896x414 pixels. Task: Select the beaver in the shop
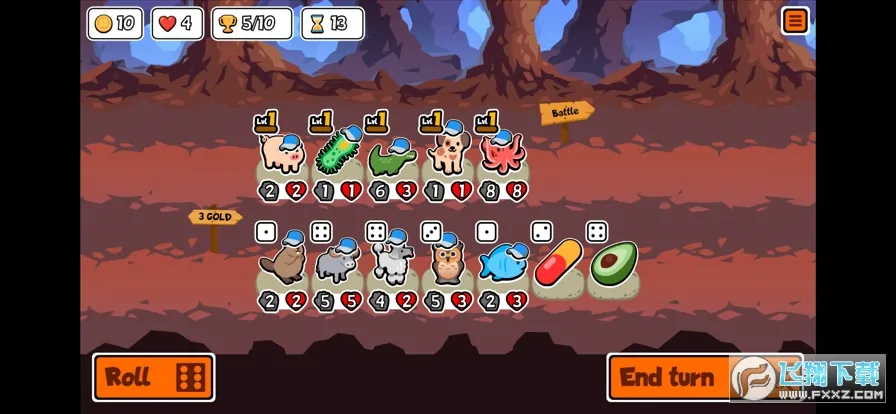tap(281, 264)
